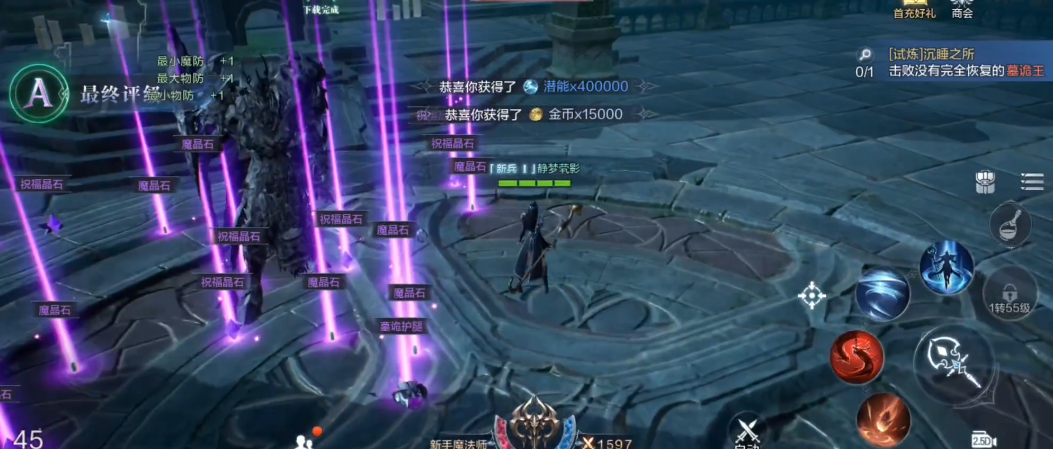Open the list menu icon
The height and width of the screenshot is (449, 1053).
[x=1031, y=181]
